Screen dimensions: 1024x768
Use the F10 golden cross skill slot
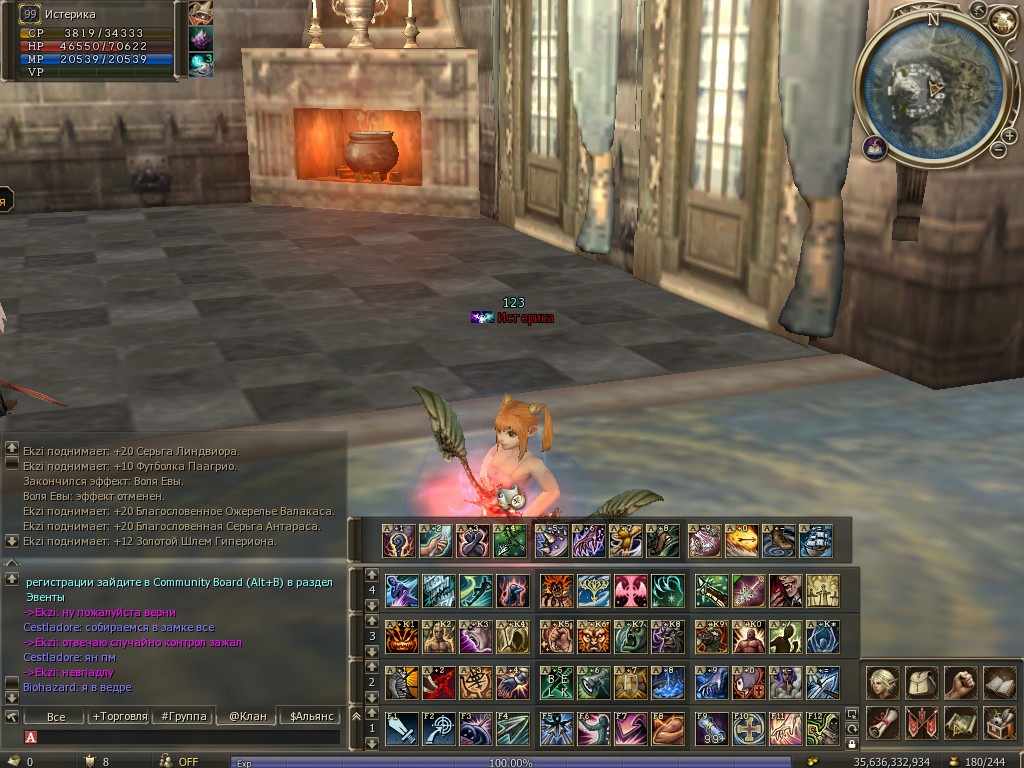(750, 728)
